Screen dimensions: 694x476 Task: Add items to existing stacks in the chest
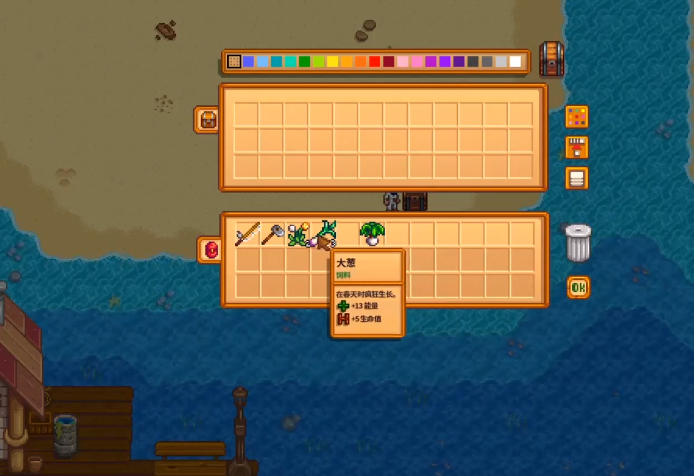(x=577, y=148)
